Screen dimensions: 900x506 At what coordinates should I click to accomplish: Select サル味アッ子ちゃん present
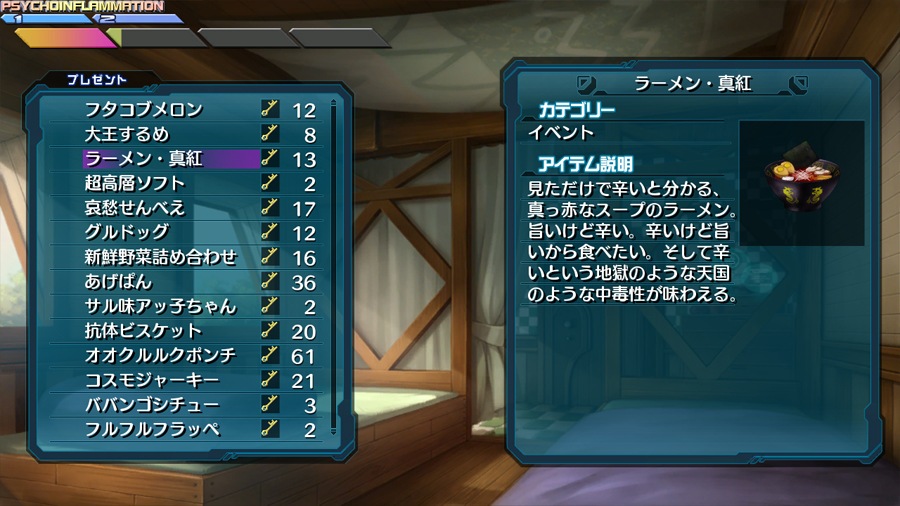(x=160, y=306)
